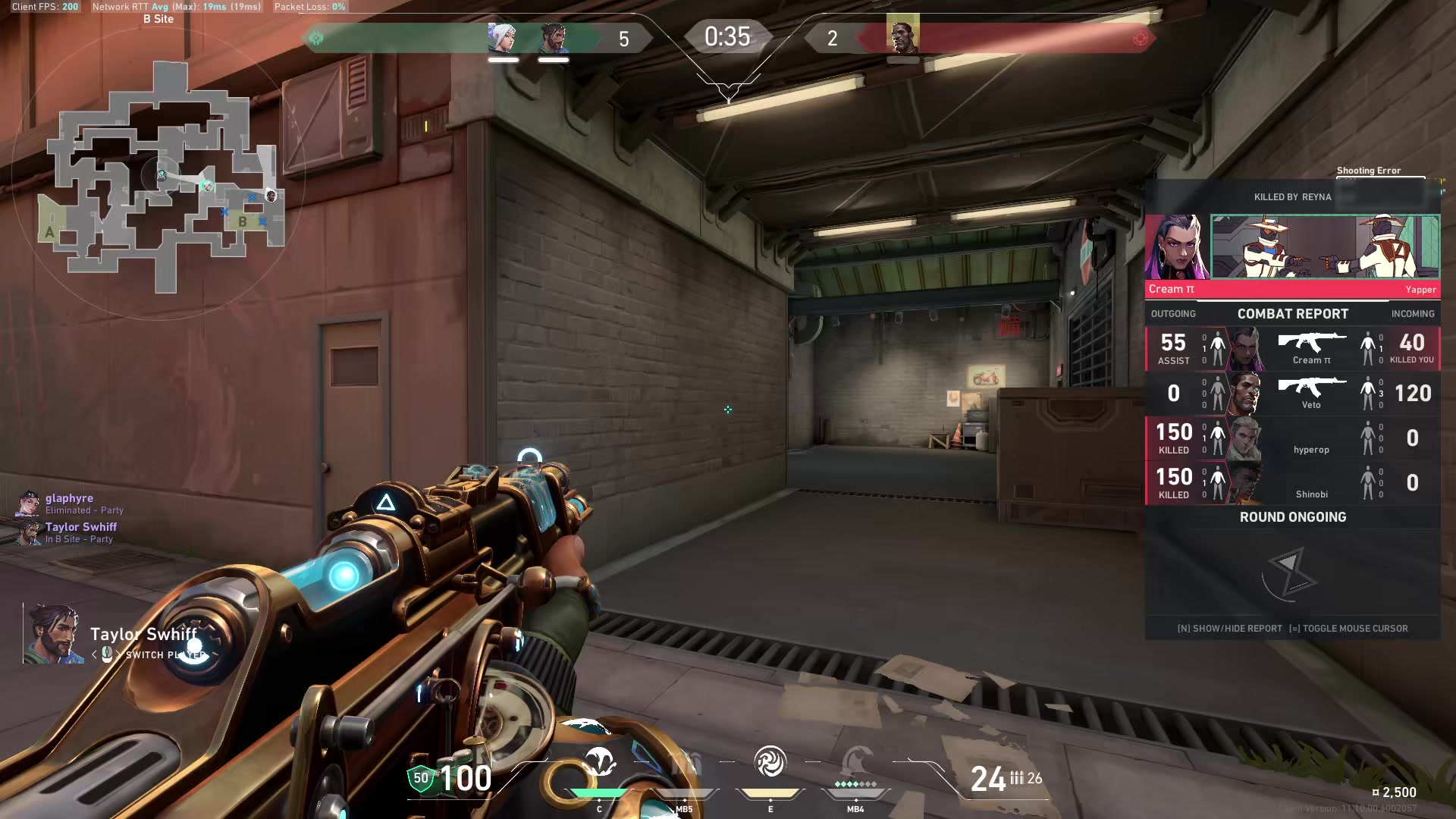The image size is (1456, 819).
Task: Select the Veto row in combat report
Action: pos(1292,394)
